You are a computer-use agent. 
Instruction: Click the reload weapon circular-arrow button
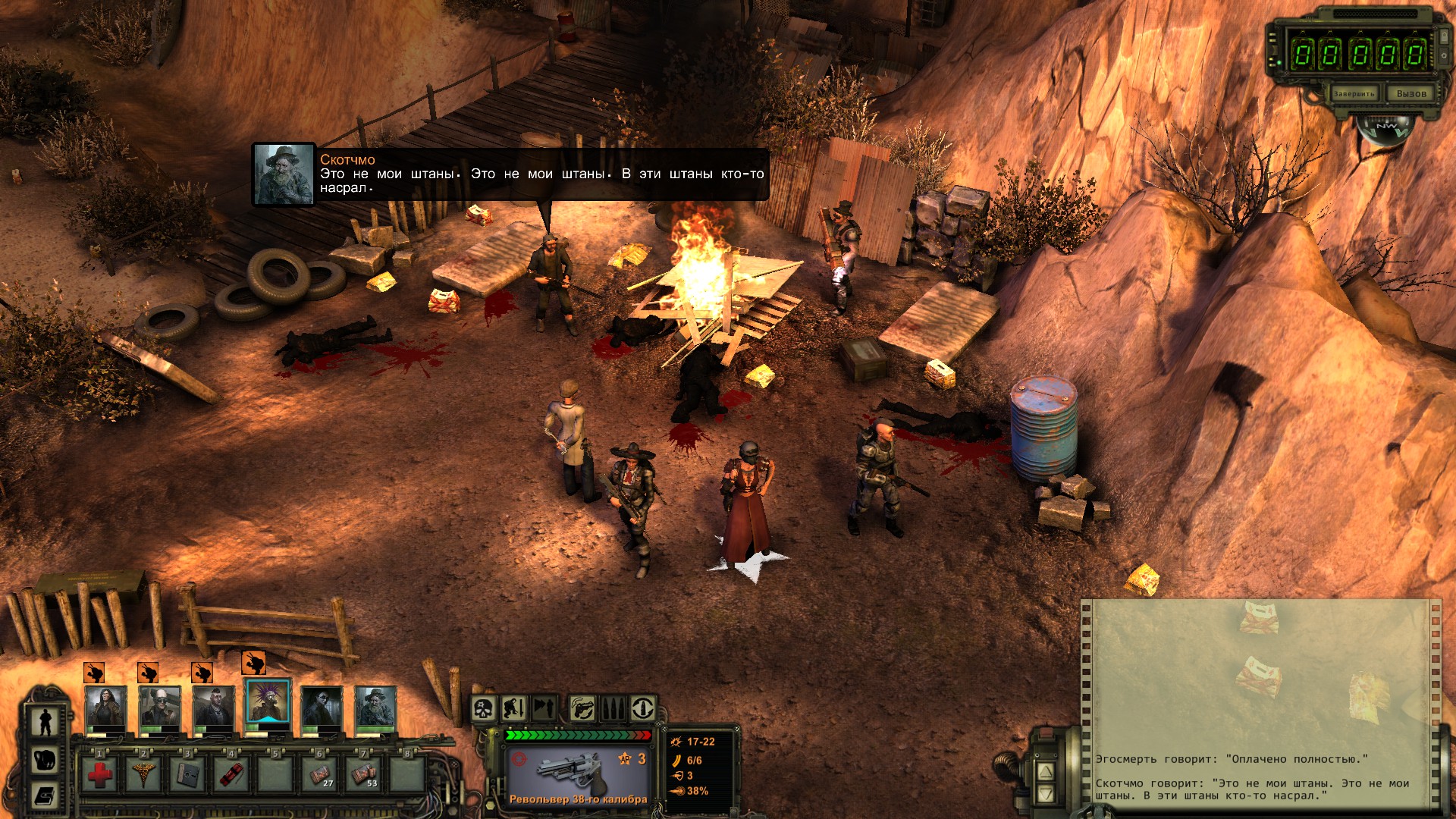[642, 709]
